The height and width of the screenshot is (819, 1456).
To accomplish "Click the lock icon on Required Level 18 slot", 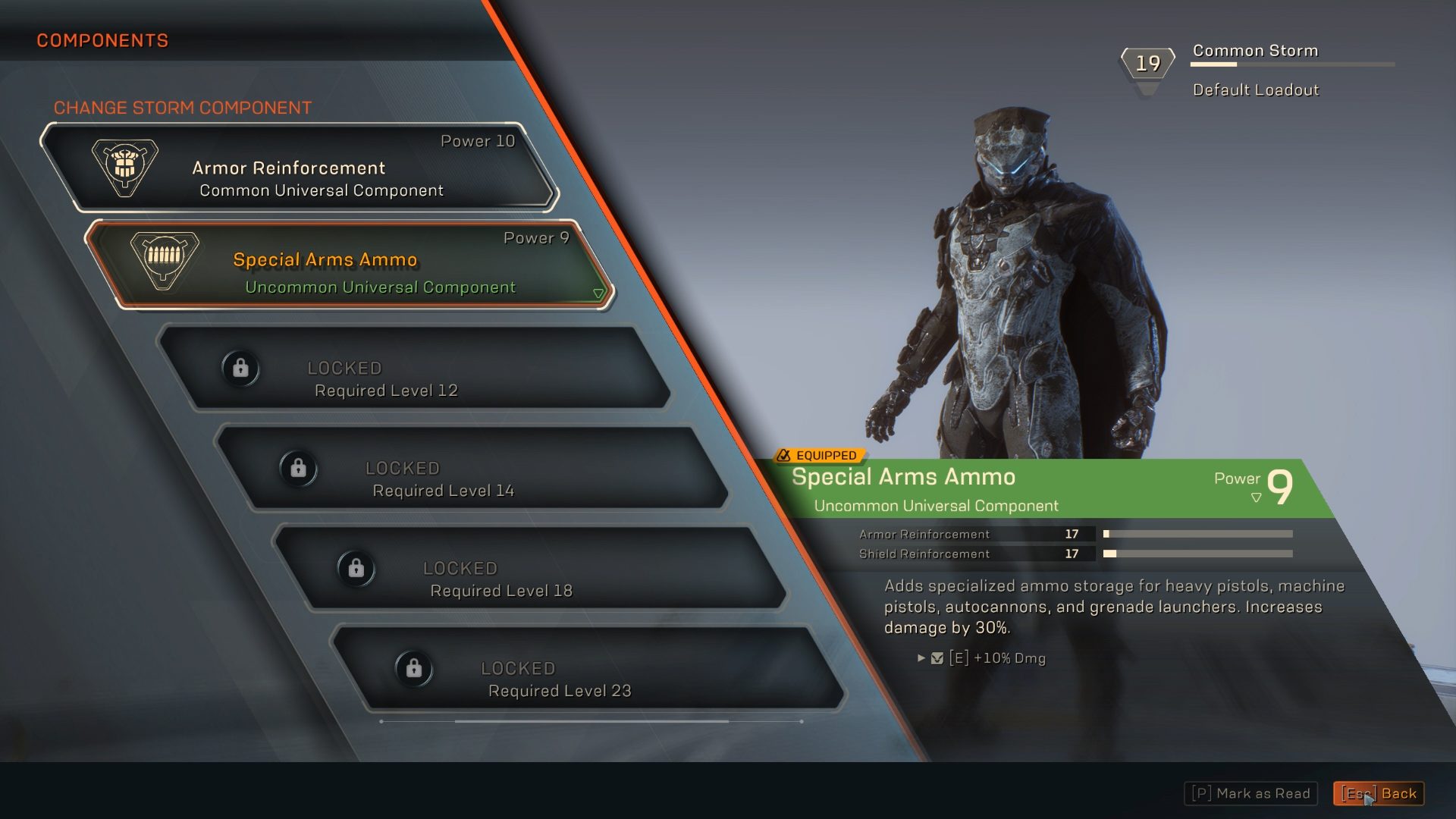I will pos(356,569).
